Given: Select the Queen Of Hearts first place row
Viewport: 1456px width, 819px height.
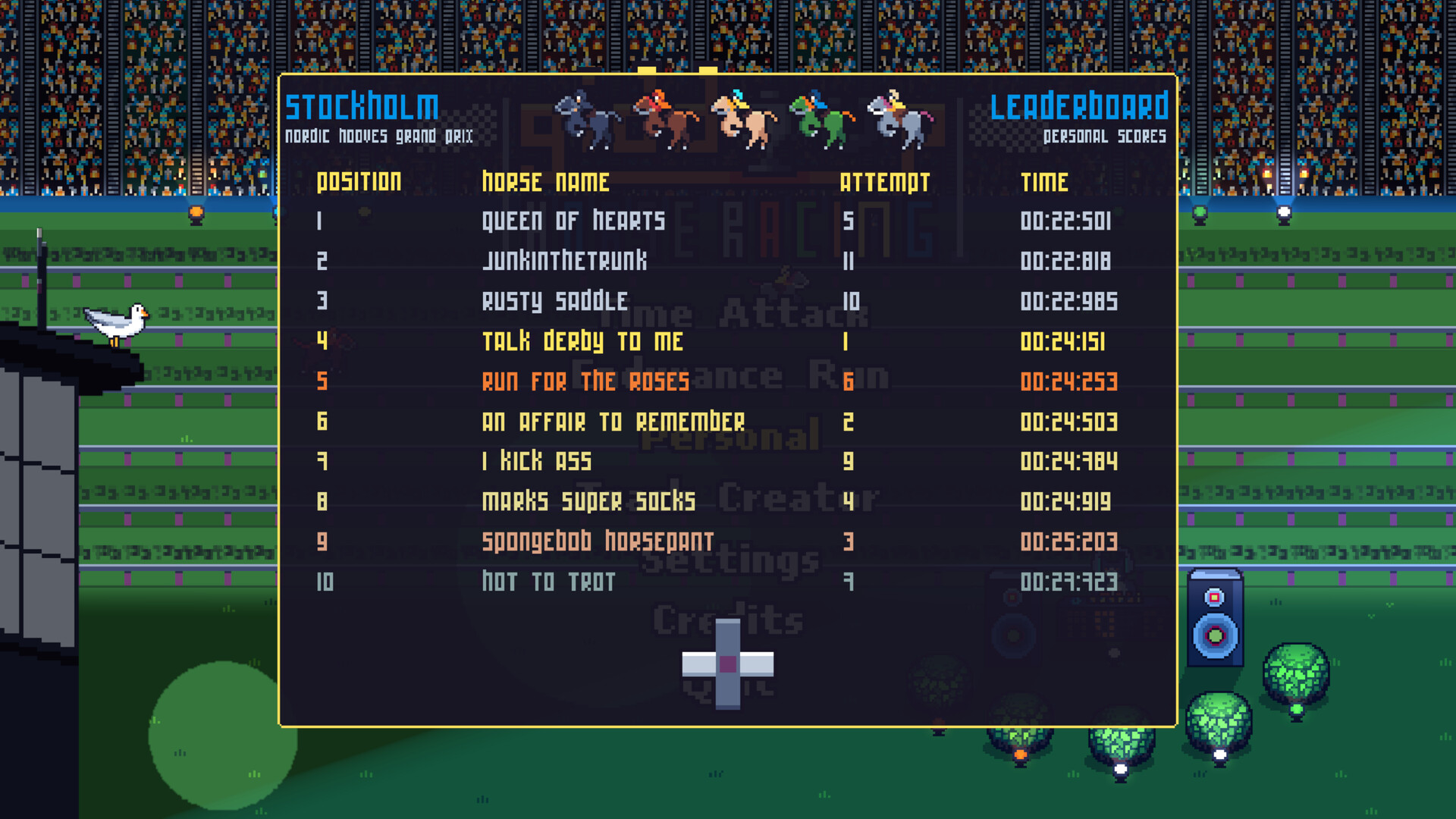Looking at the screenshot, I should 574,221.
